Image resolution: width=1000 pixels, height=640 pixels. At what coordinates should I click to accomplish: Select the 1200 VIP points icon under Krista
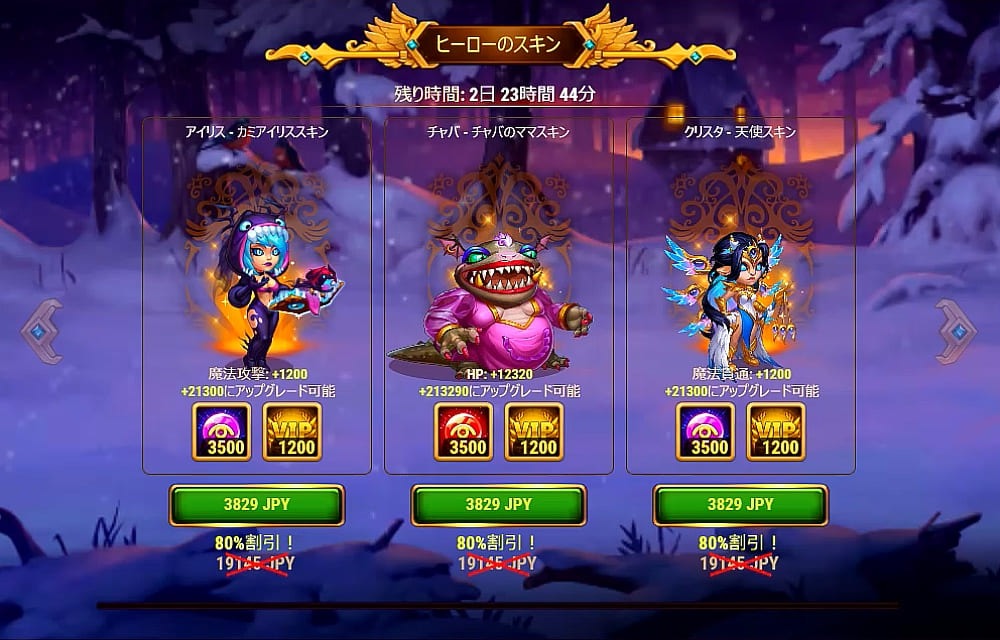click(776, 431)
